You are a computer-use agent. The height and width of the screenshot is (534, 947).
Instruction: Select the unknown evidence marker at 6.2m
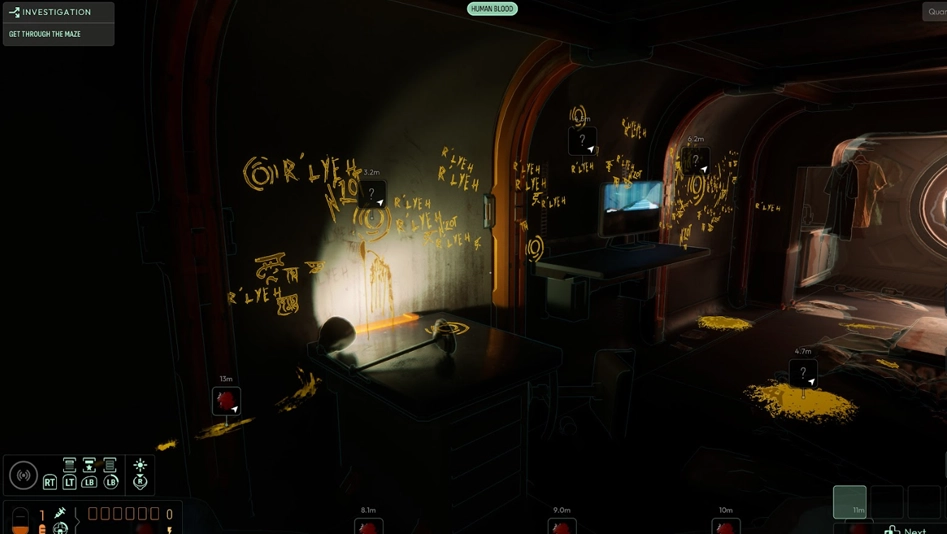pyautogui.click(x=696, y=160)
